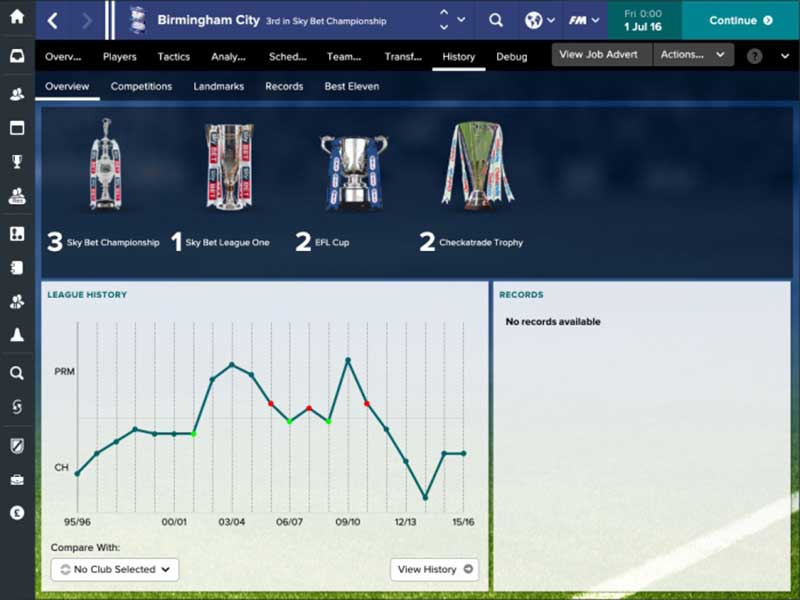
Task: Open the No Club Selected dropdown
Action: pos(115,570)
